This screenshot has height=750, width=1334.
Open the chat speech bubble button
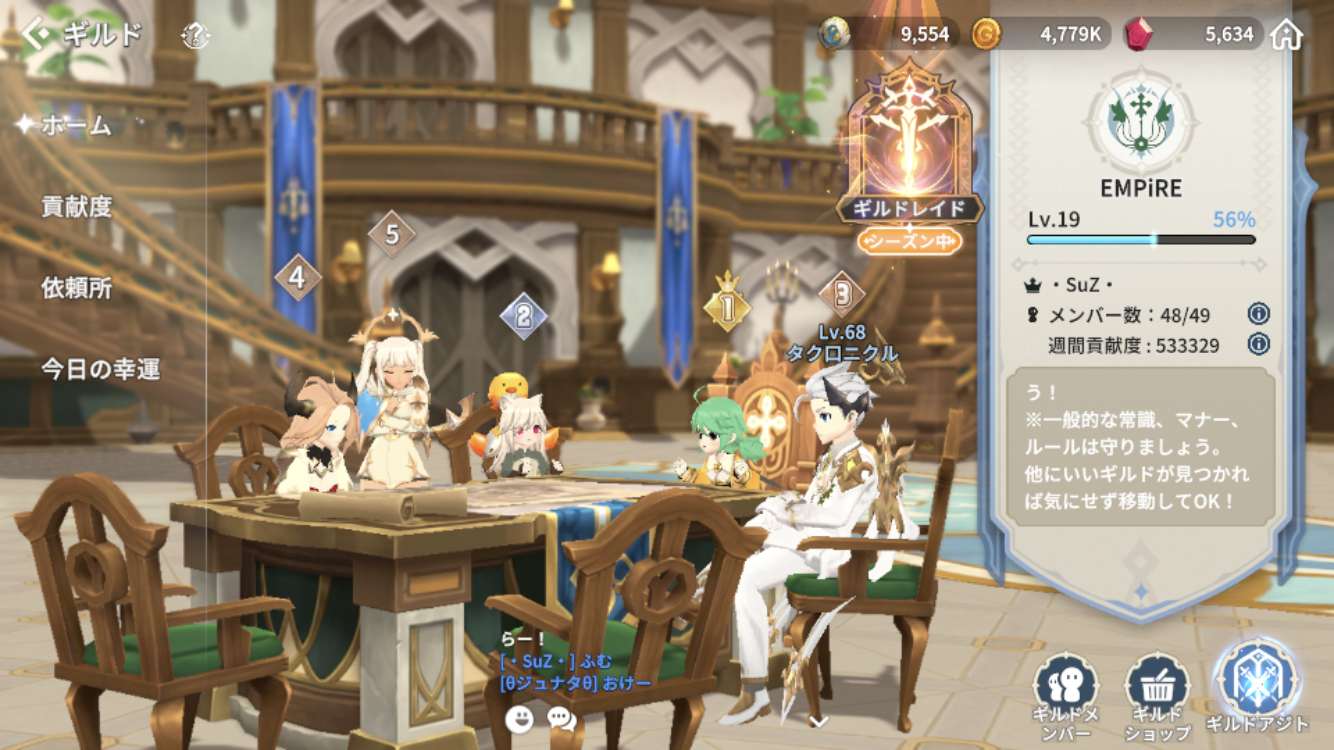(x=561, y=718)
